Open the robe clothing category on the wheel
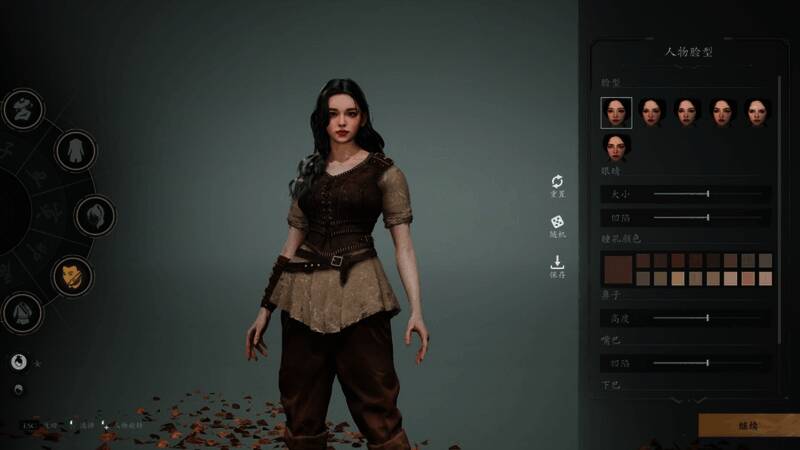 point(22,314)
